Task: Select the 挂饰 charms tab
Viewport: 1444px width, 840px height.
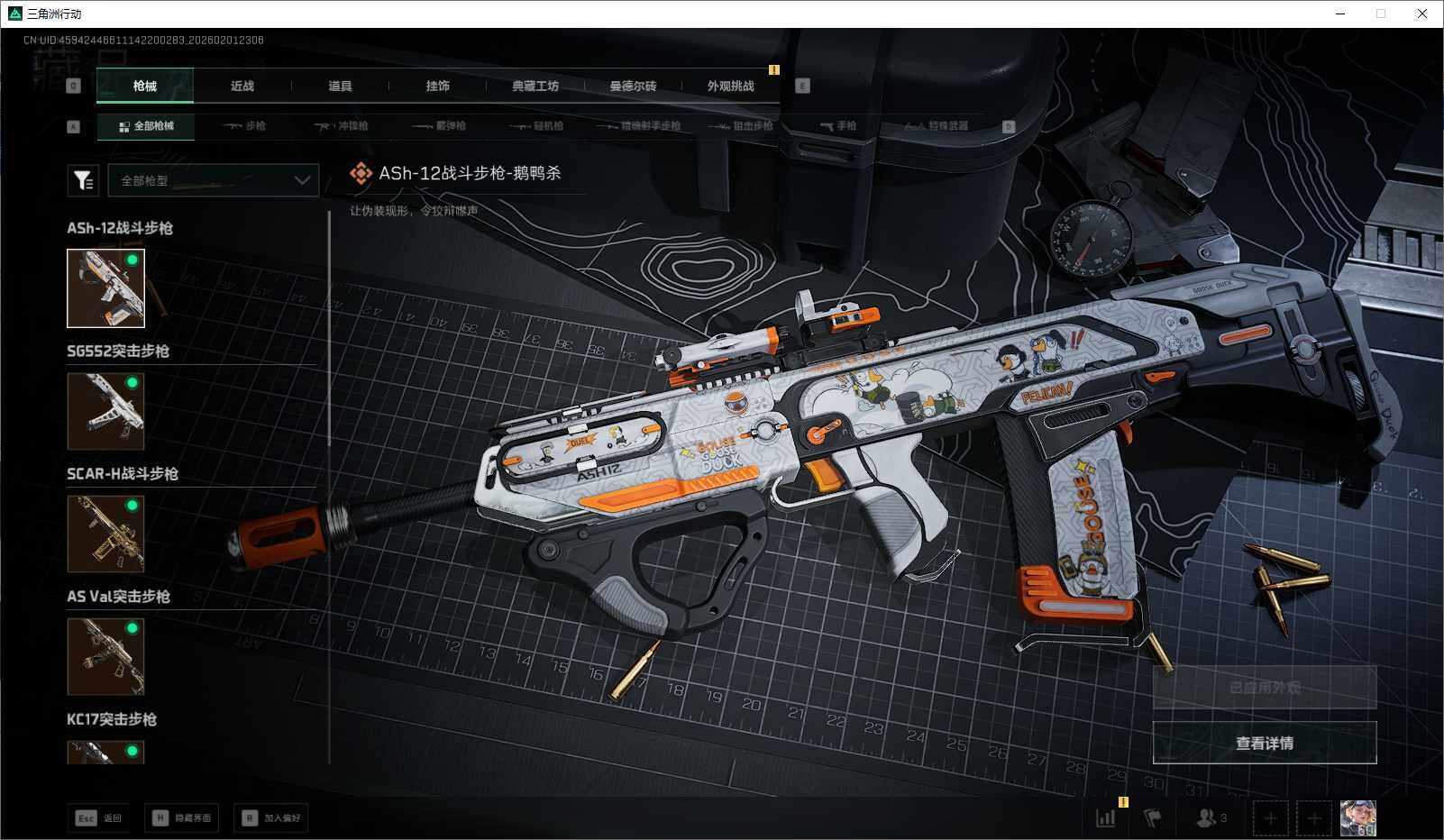Action: pyautogui.click(x=437, y=87)
